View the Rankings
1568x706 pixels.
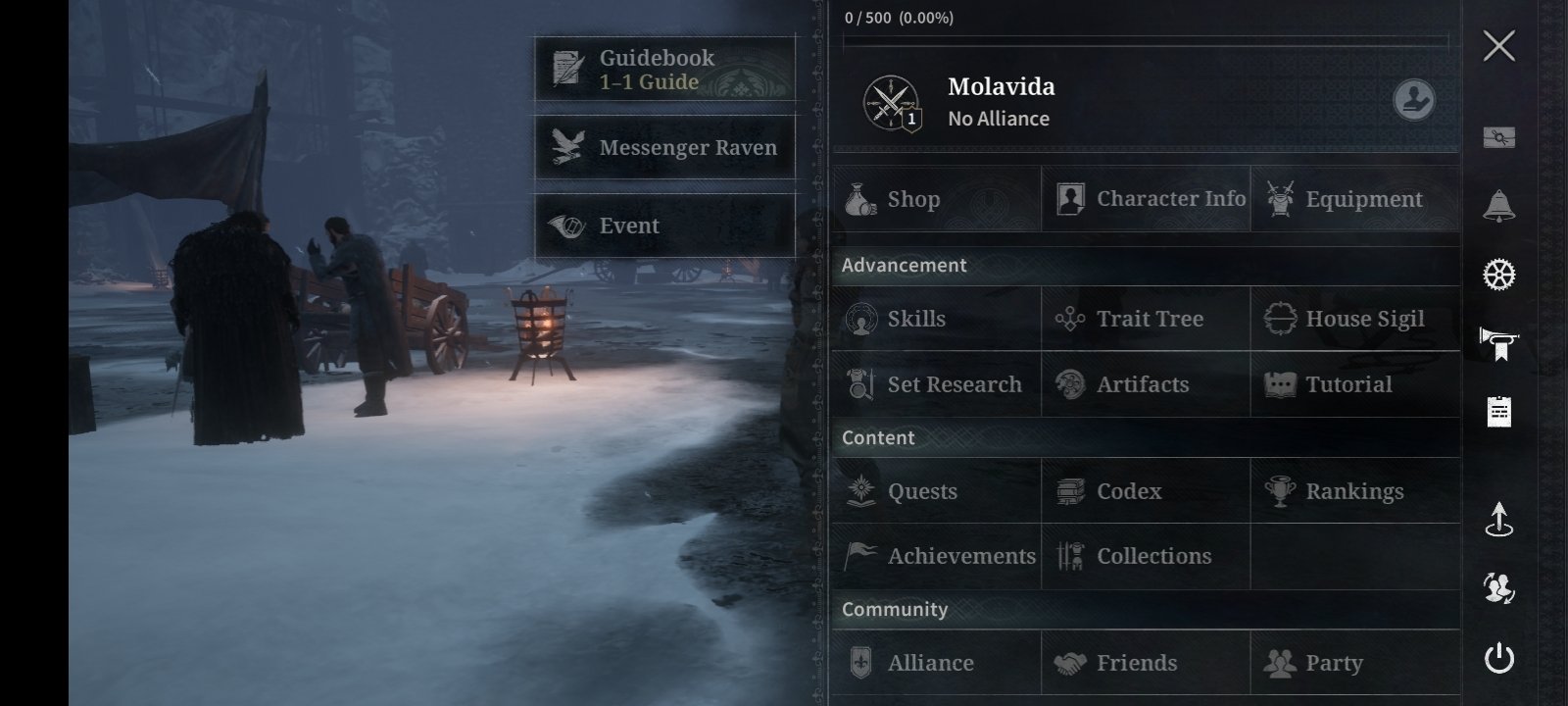point(1355,491)
